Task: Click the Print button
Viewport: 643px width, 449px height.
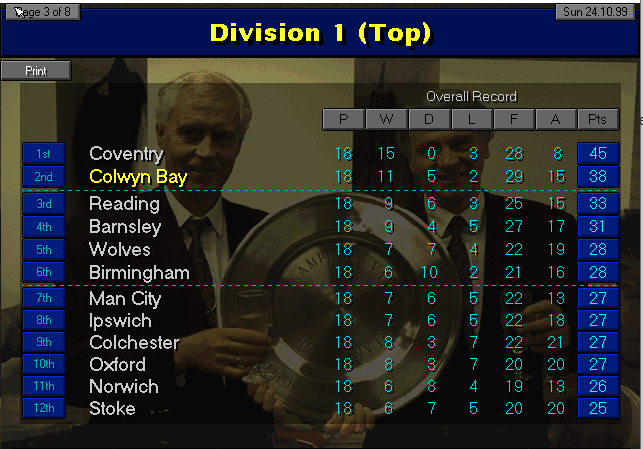Action: (x=36, y=71)
